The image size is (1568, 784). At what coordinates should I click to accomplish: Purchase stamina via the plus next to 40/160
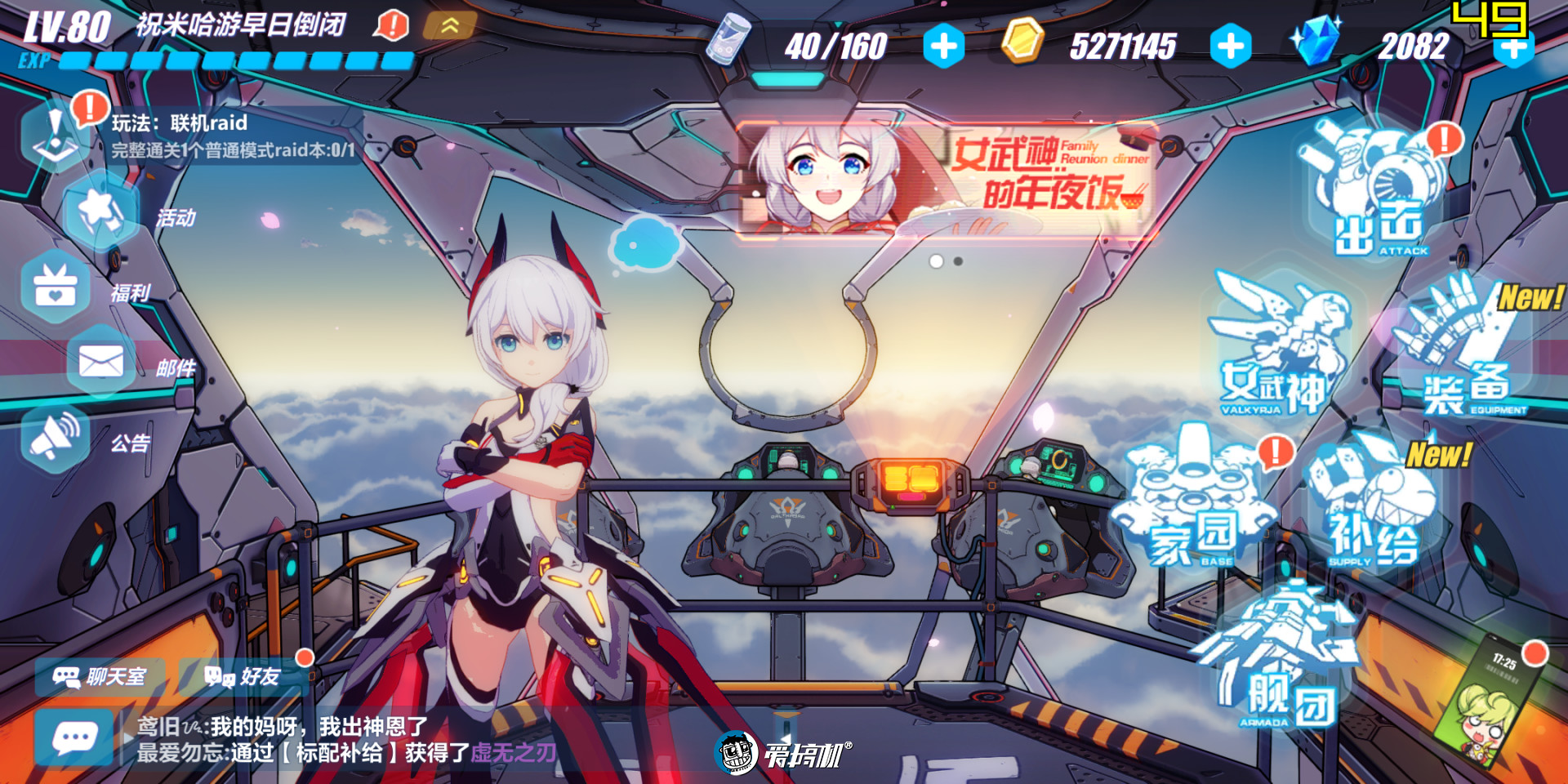(x=943, y=47)
